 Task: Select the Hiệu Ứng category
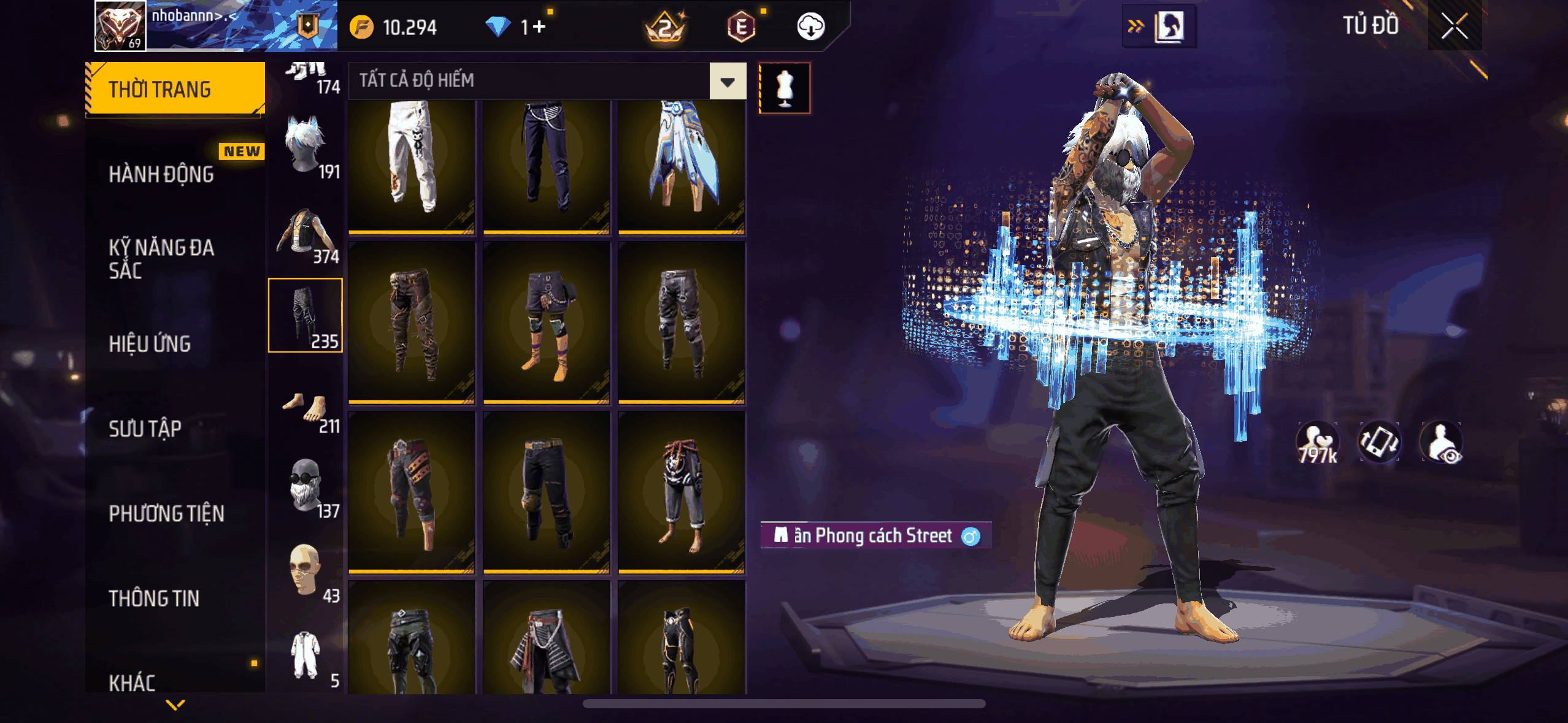tap(150, 344)
